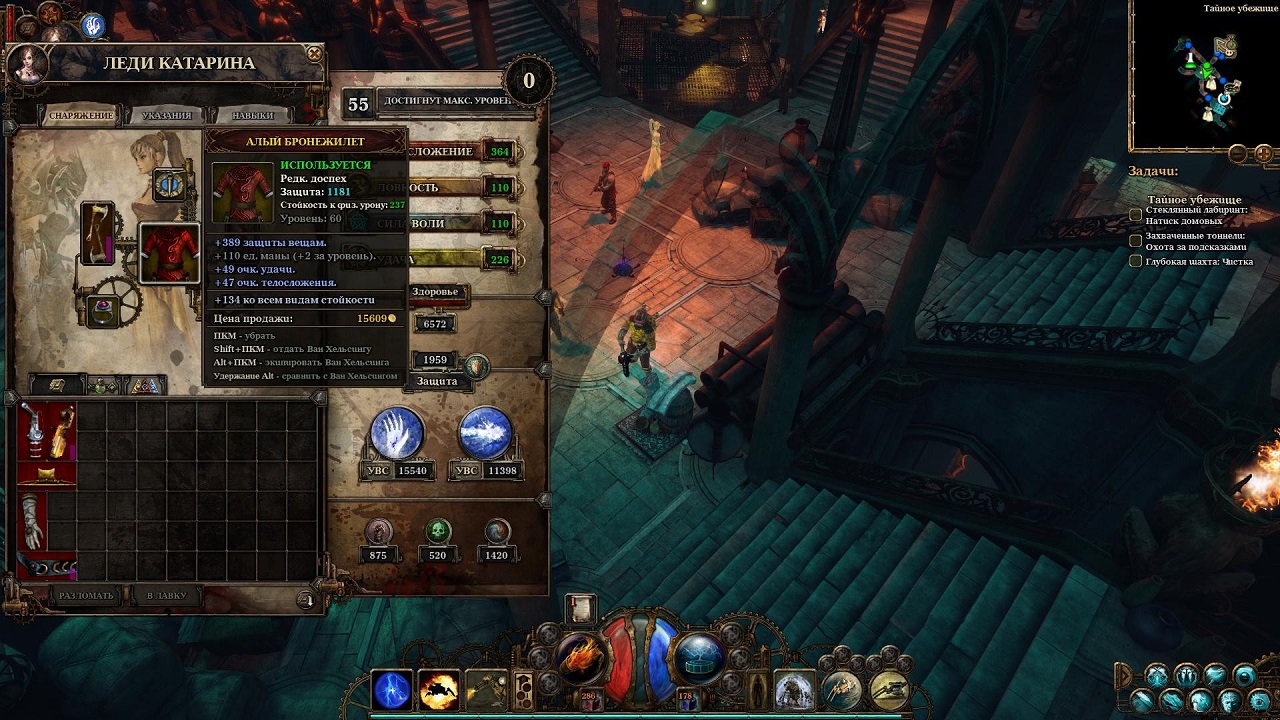The width and height of the screenshot is (1280, 720).
Task: Select the equipped red armor vest slot
Action: tap(169, 254)
